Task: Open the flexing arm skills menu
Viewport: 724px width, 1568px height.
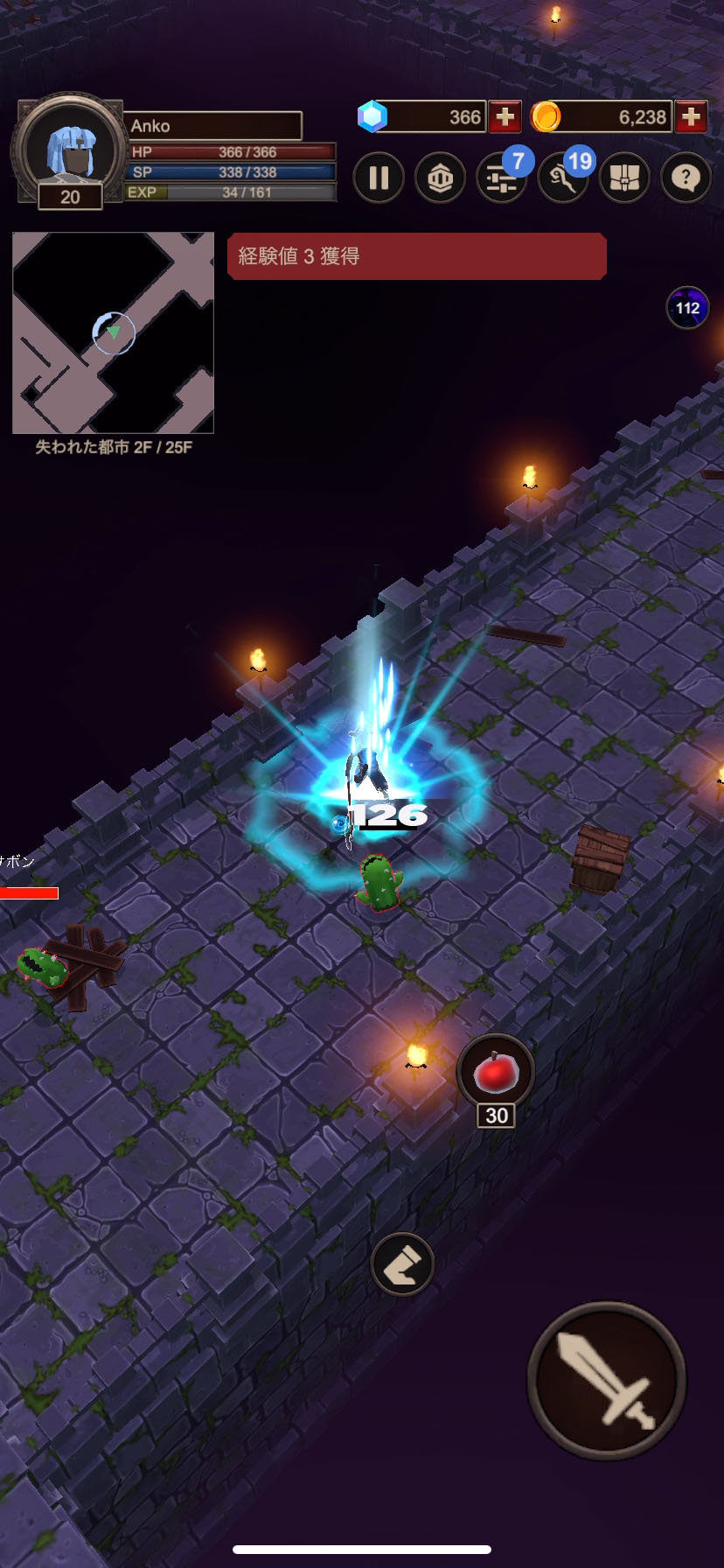Action: click(x=562, y=178)
